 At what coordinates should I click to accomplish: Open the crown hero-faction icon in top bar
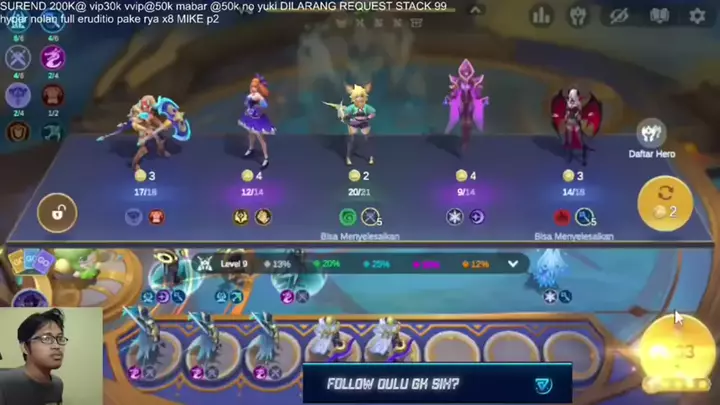point(578,16)
